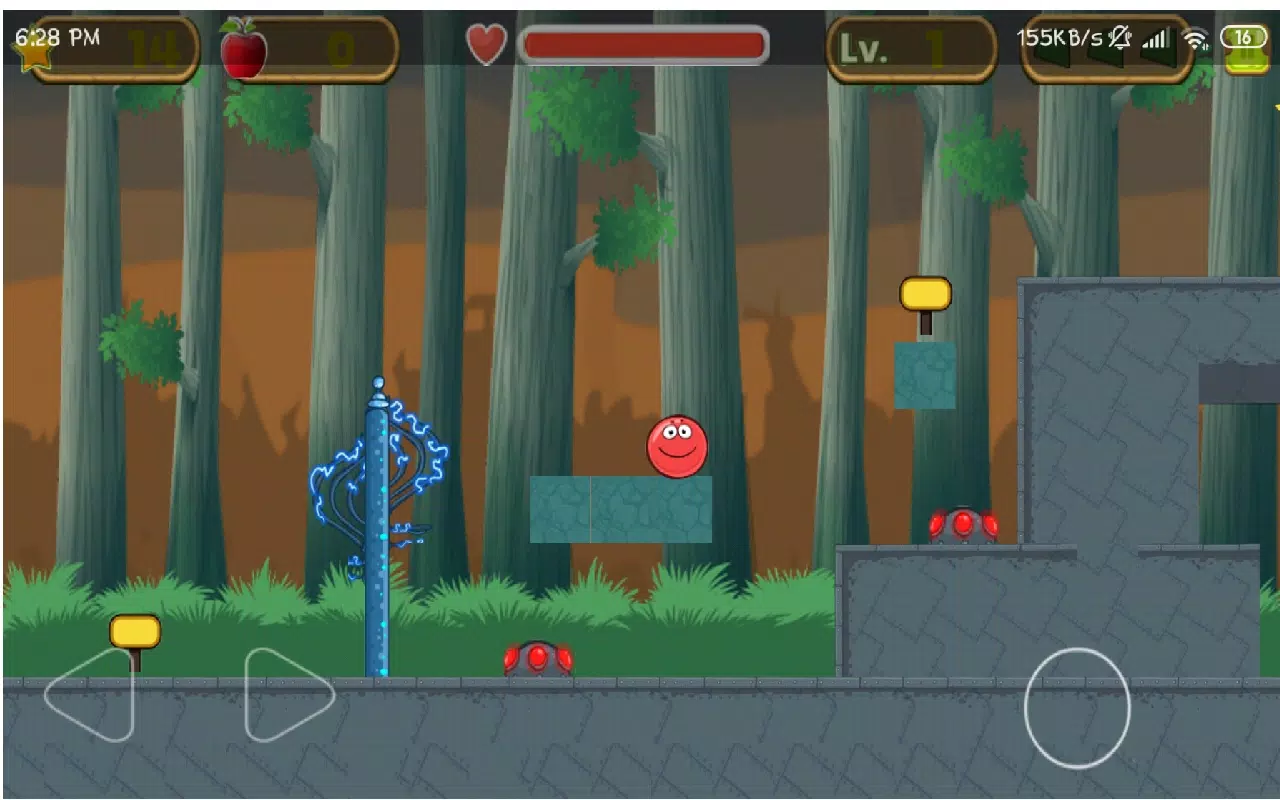The height and width of the screenshot is (800, 1280).
Task: Click the battery indicator showing 16
Action: click(1244, 38)
